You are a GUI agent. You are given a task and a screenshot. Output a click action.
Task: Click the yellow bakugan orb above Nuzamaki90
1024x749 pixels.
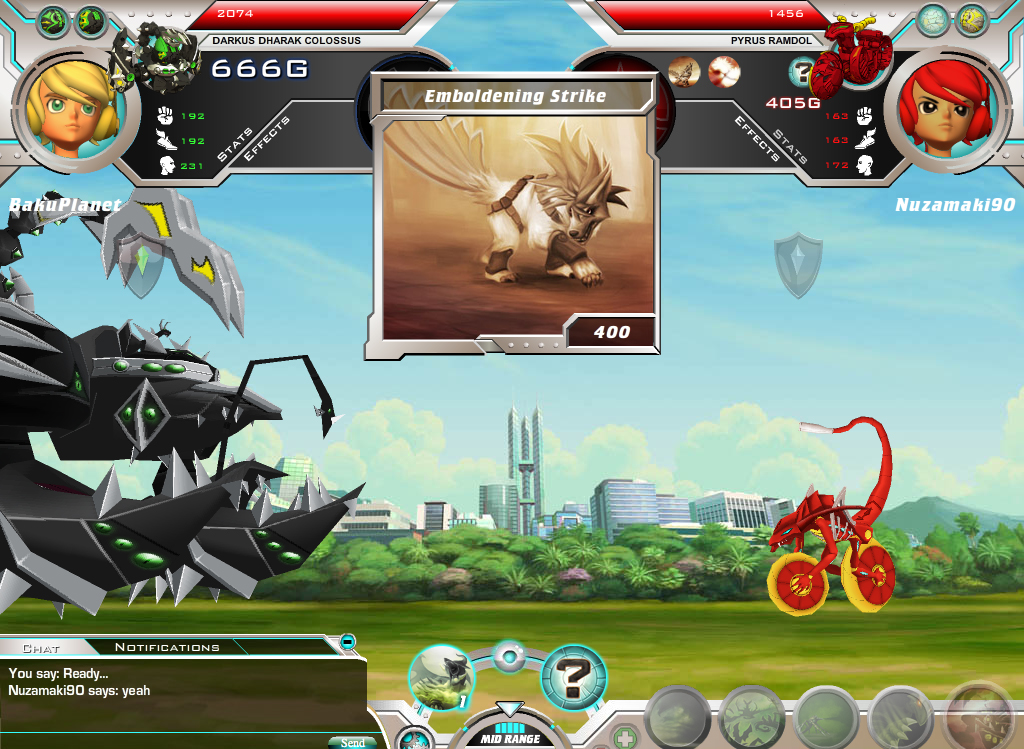[970, 20]
